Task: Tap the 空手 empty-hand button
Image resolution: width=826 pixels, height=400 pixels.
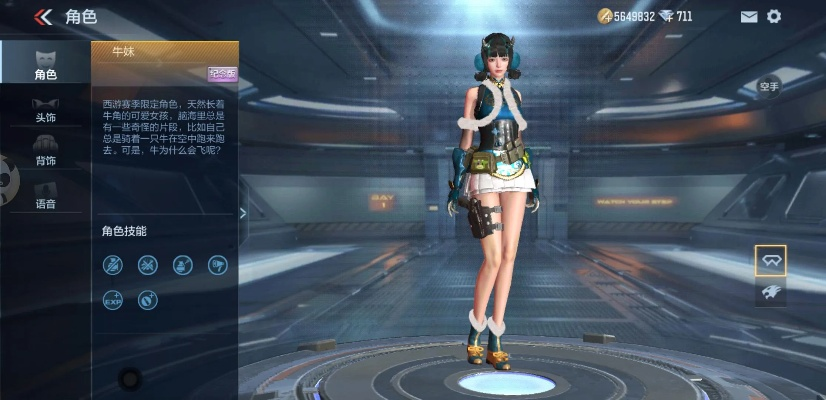Action: click(769, 87)
